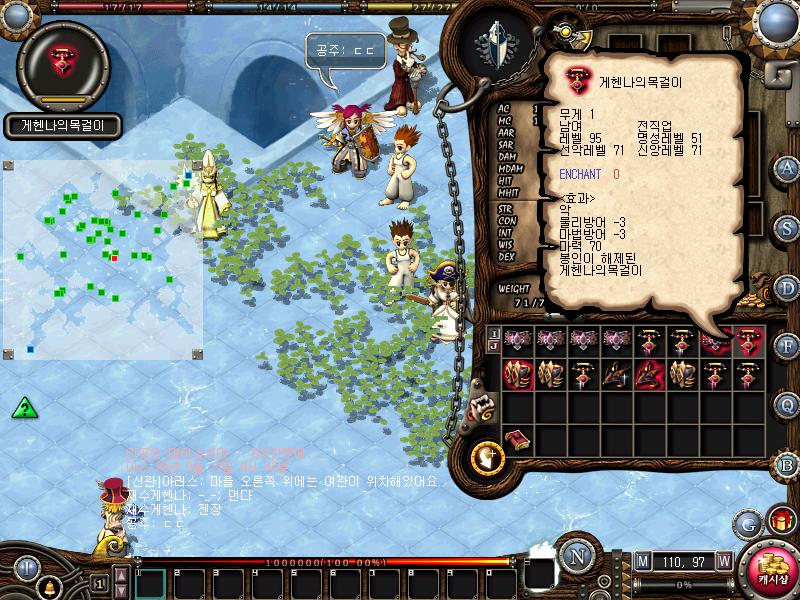Switch to inventory page tab 1
This screenshot has width=800, height=600.
coord(492,332)
